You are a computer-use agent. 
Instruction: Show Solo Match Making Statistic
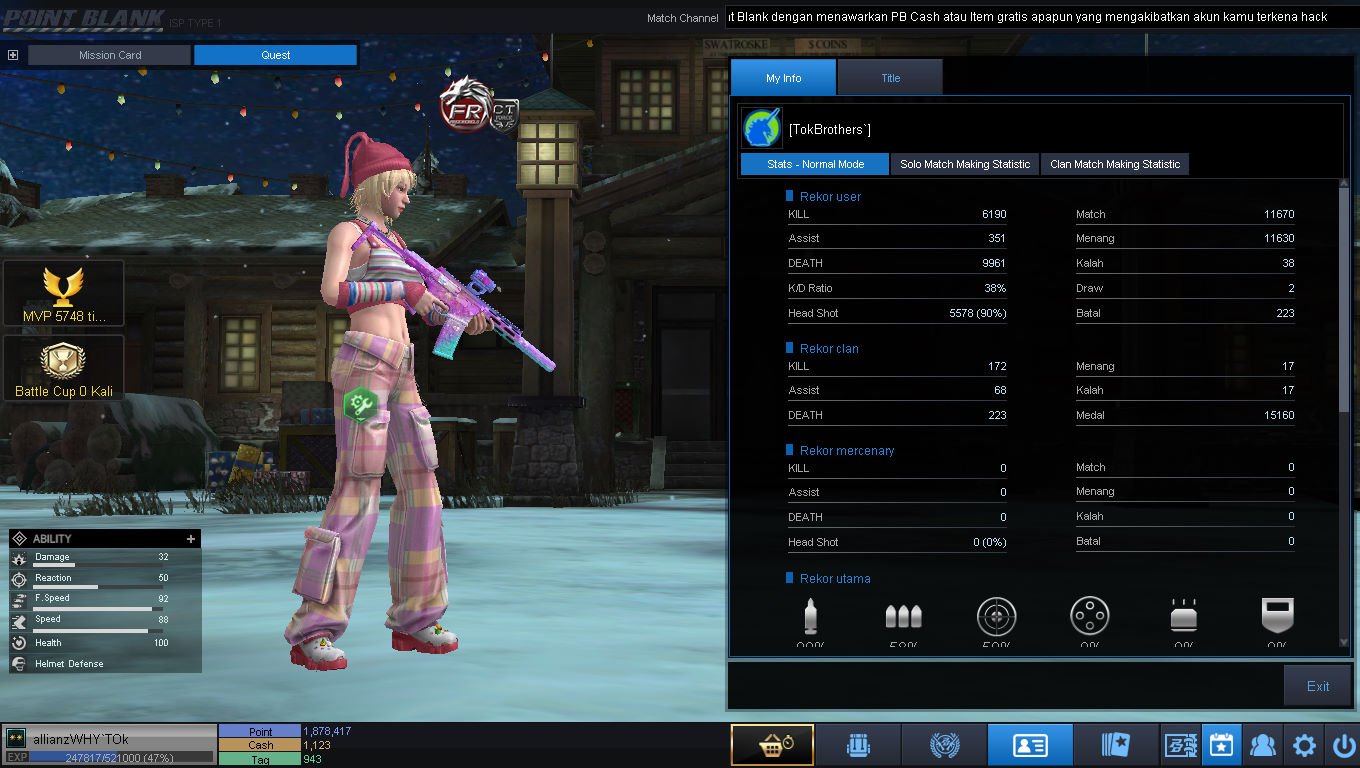pos(964,164)
